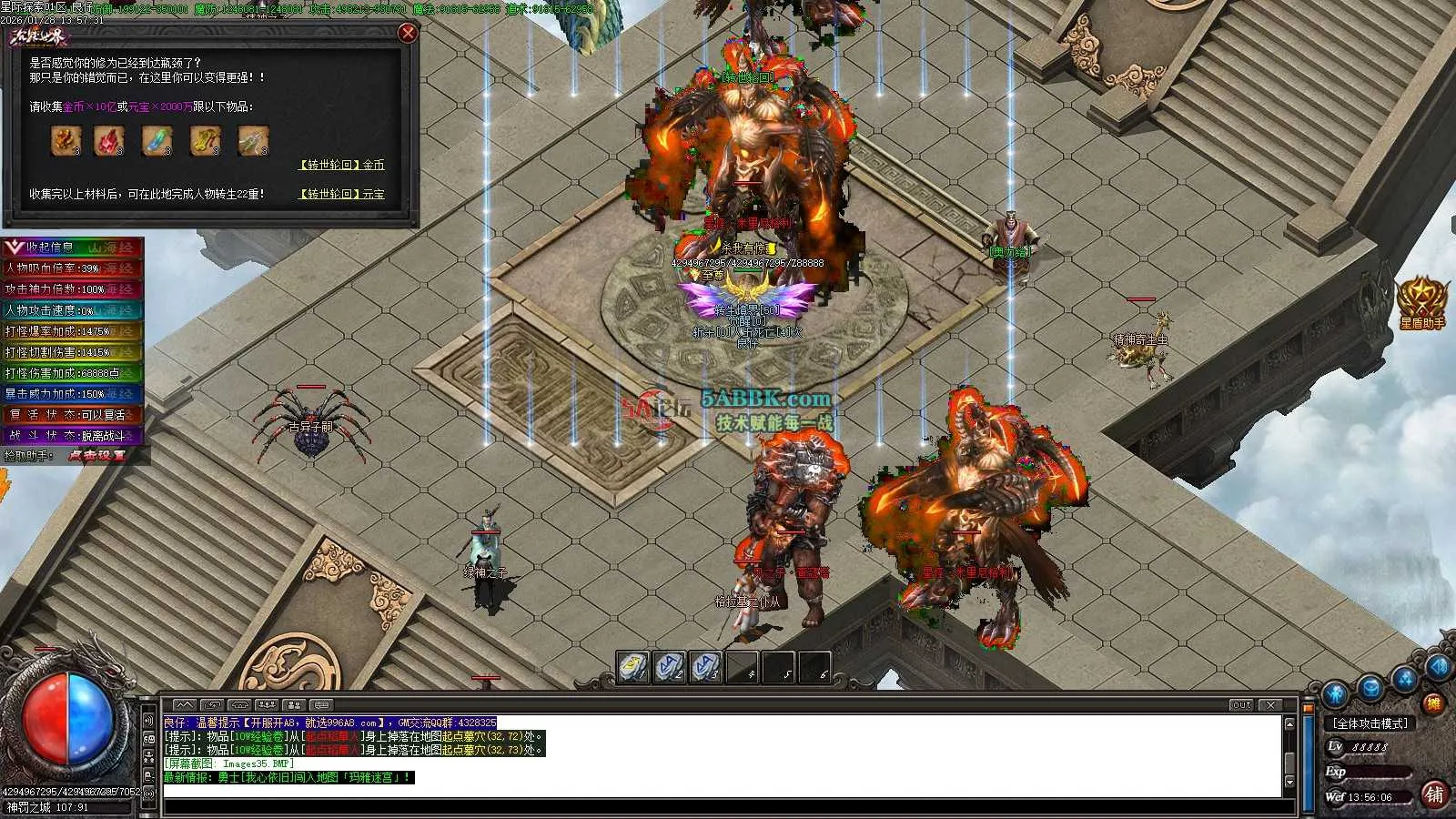Select the second hotbar rune slot

(x=669, y=667)
